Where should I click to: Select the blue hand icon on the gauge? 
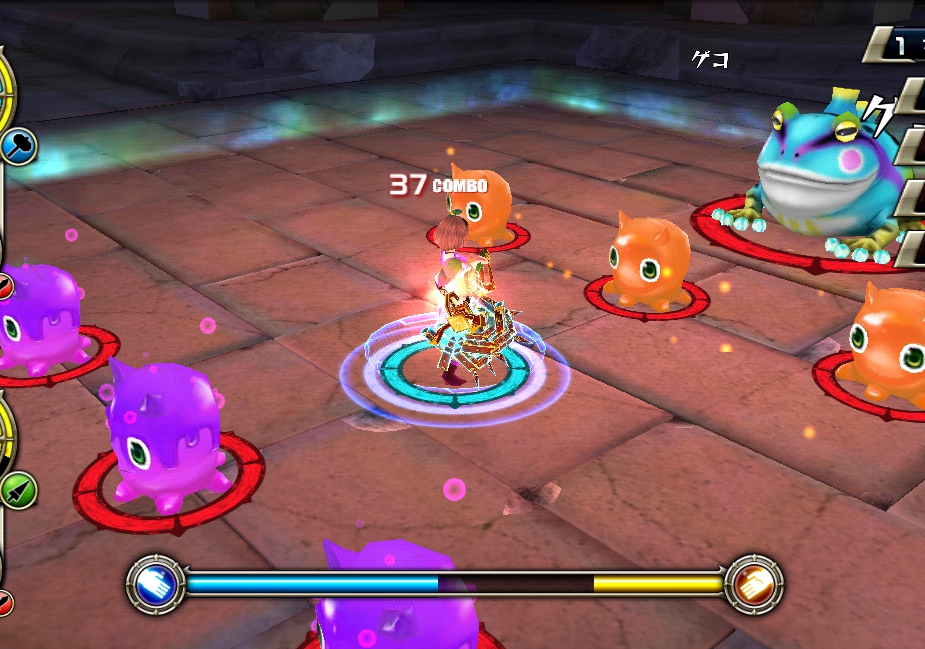(155, 584)
